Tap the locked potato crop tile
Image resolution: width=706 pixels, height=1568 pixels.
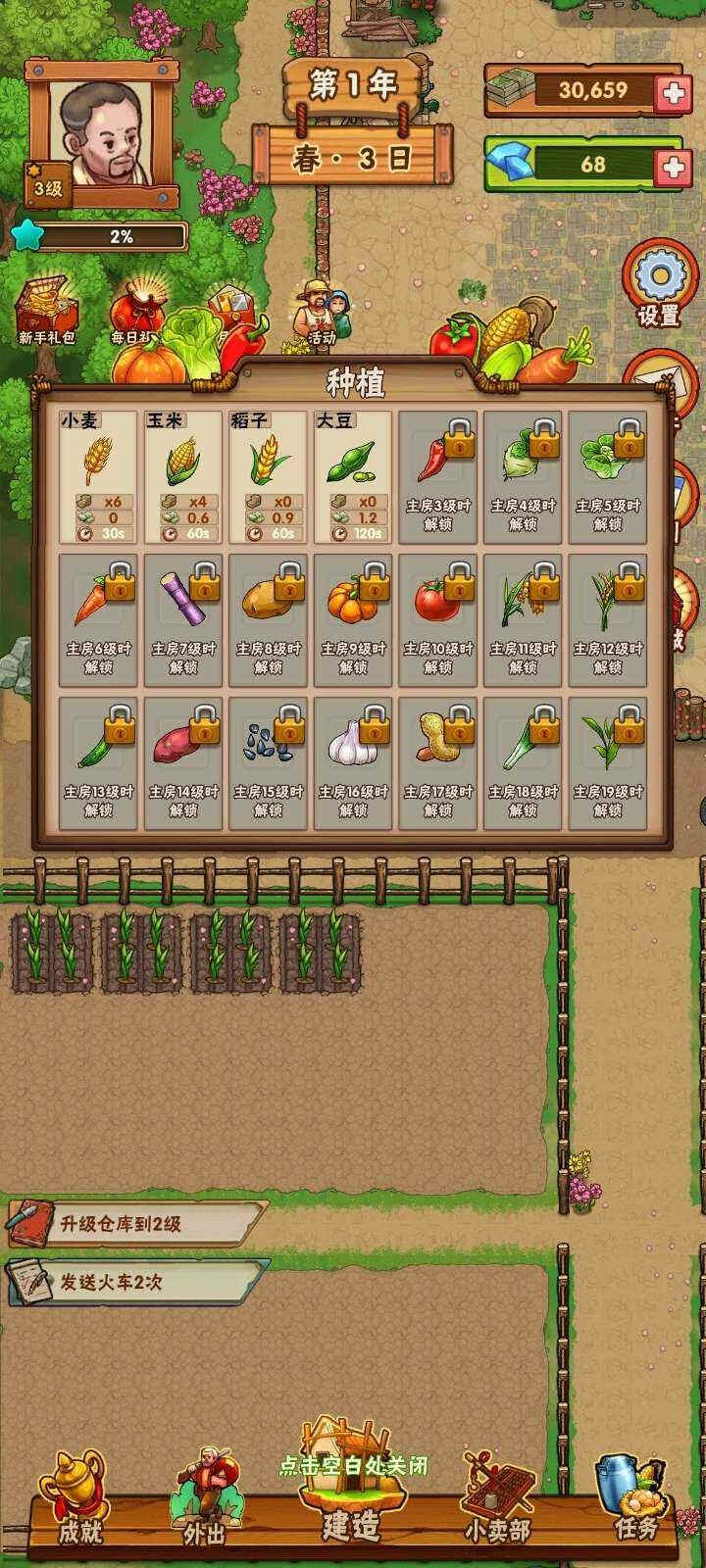tap(268, 620)
